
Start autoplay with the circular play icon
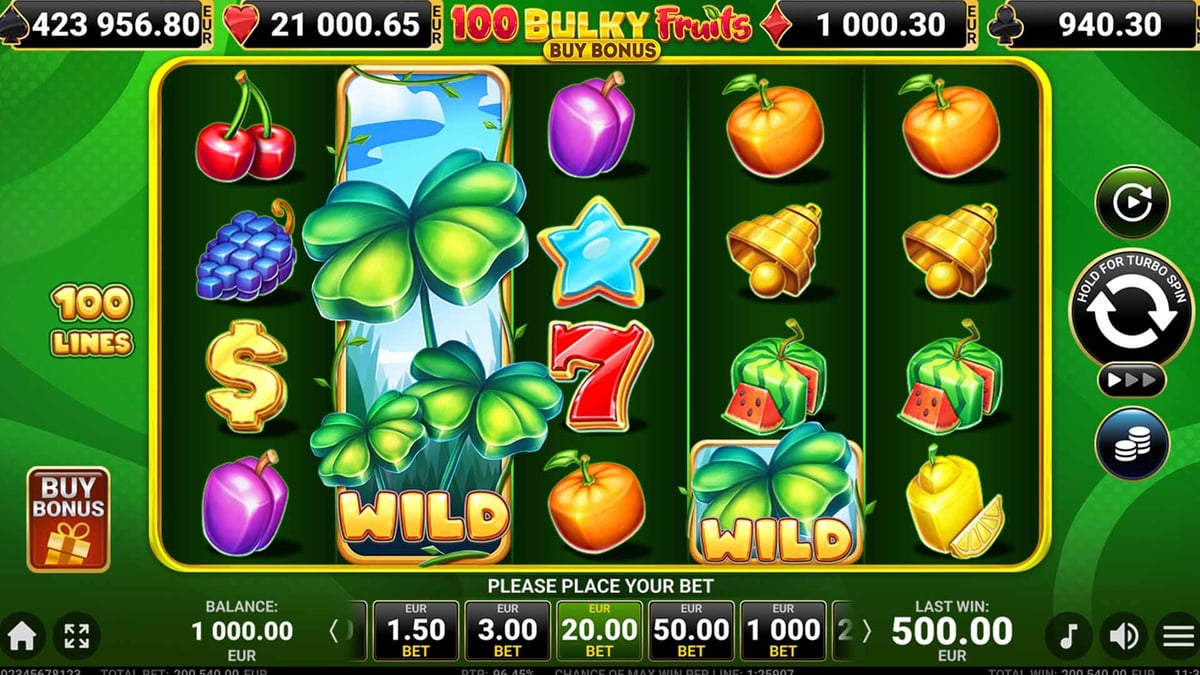pyautogui.click(x=1132, y=201)
